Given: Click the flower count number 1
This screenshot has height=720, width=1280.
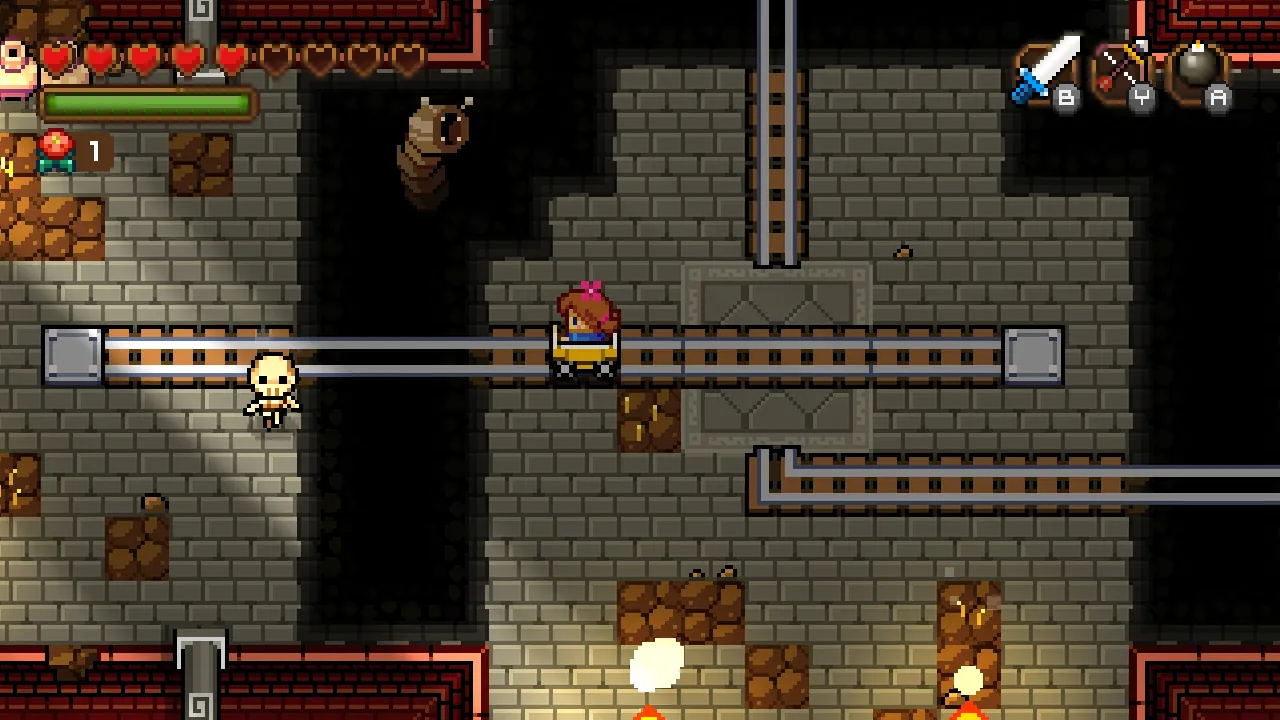Looking at the screenshot, I should [93, 150].
